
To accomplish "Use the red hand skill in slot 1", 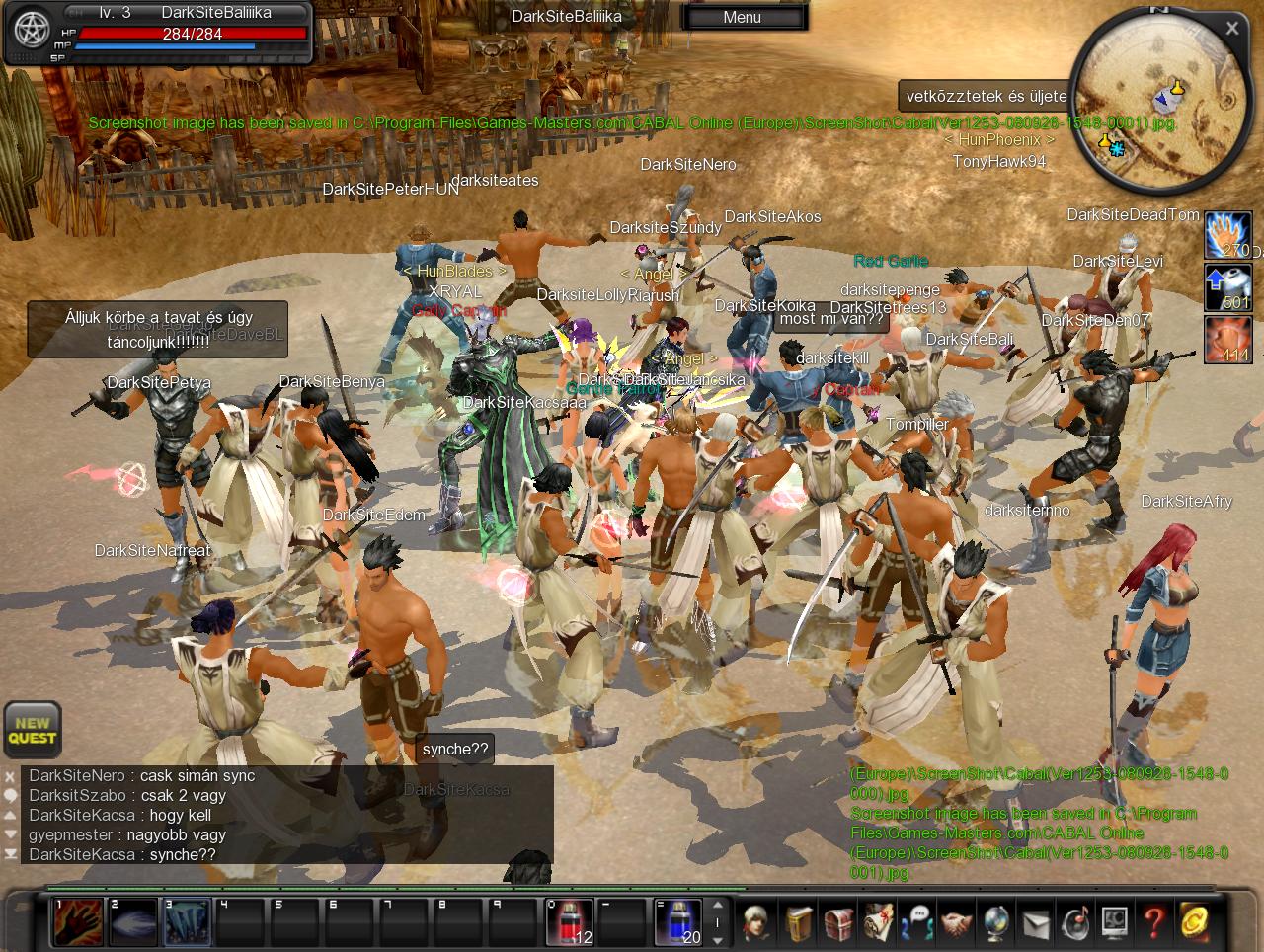I will tap(77, 922).
